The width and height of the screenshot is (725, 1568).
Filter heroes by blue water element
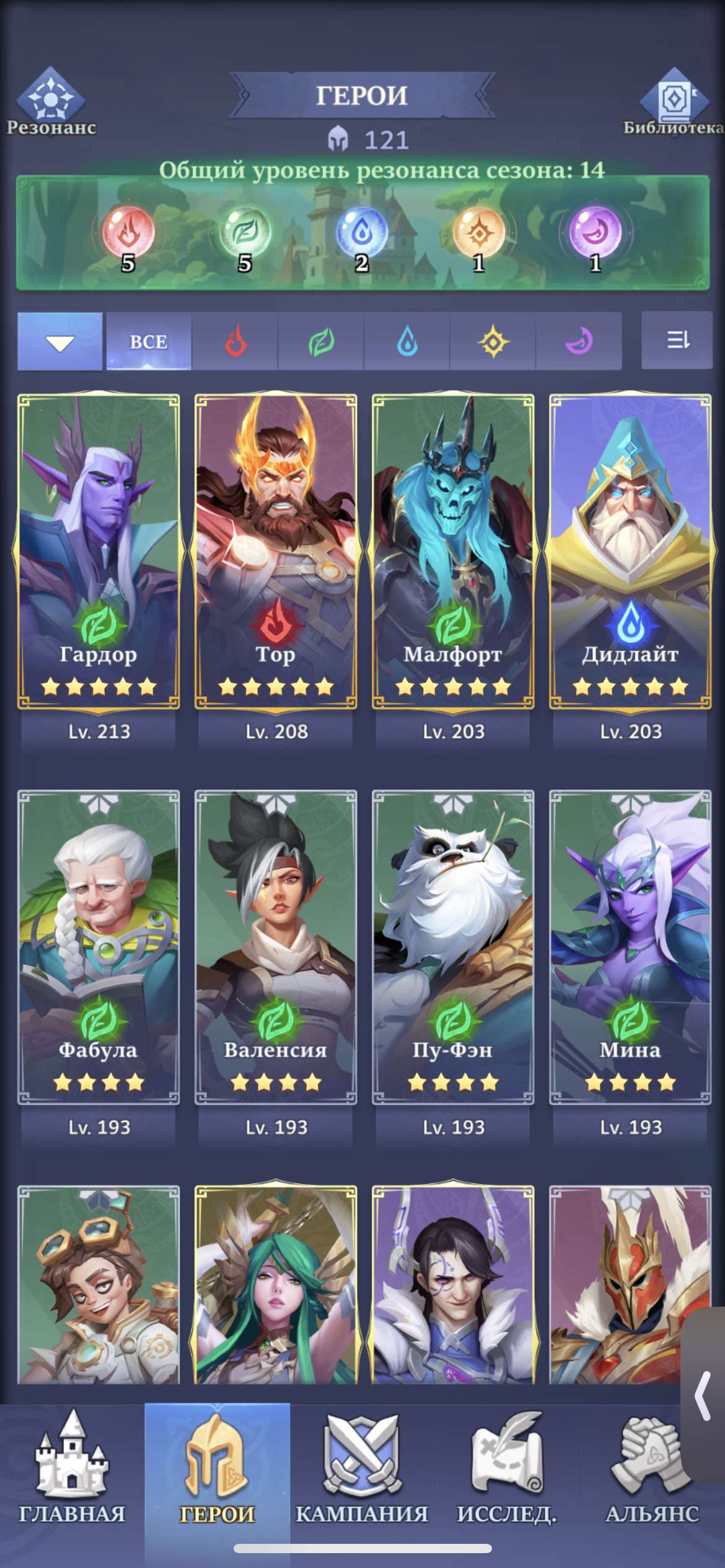coord(407,341)
